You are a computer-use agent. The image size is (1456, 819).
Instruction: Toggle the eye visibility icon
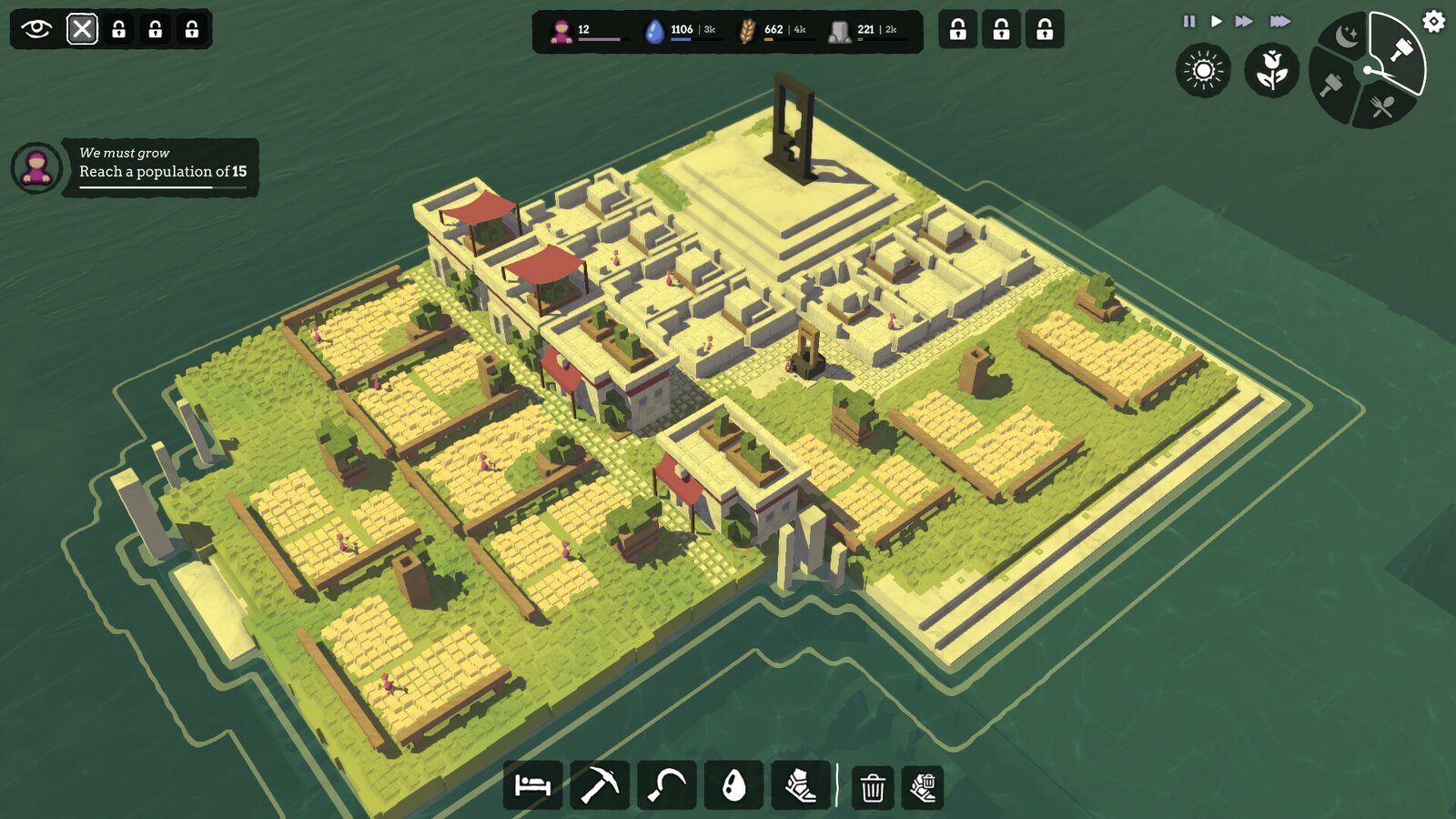[36, 29]
